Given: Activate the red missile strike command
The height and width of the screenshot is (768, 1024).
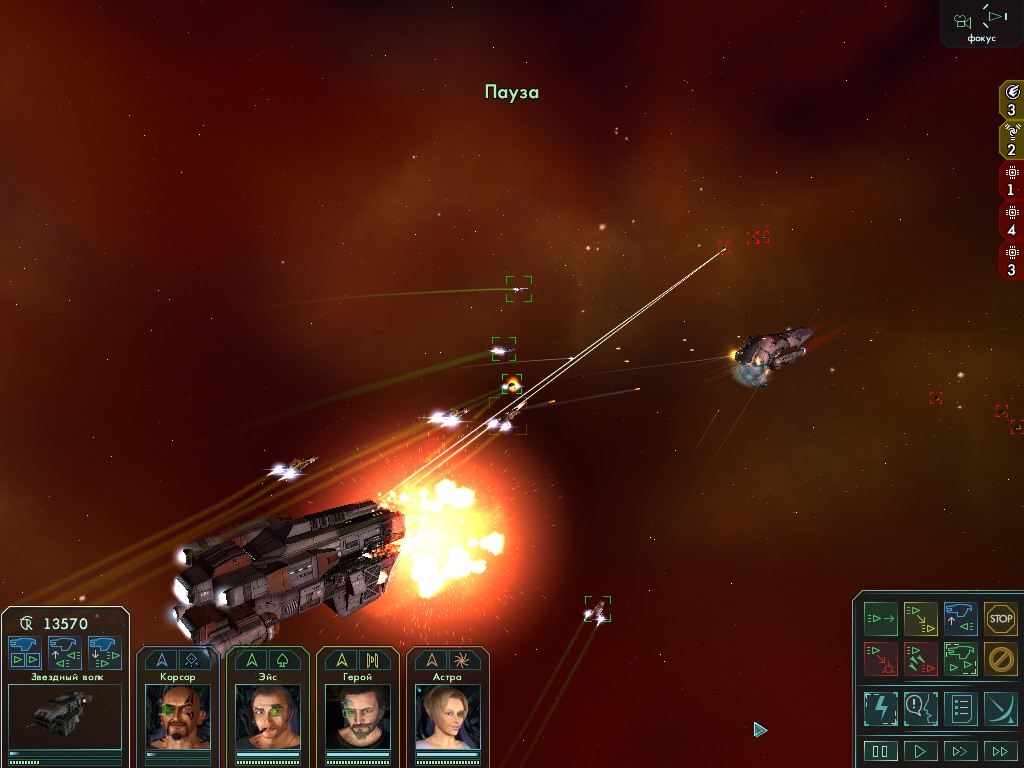Looking at the screenshot, I should tap(920, 658).
